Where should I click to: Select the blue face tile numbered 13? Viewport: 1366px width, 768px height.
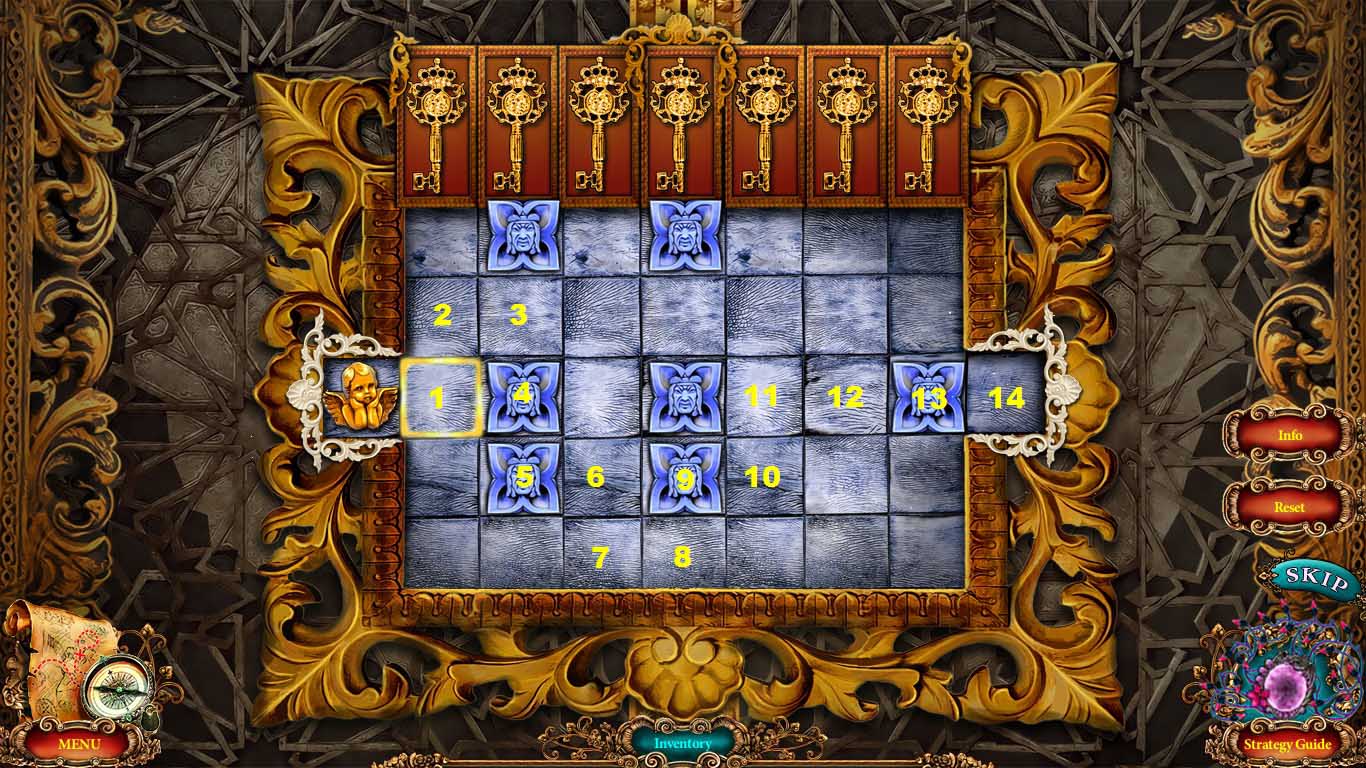[925, 395]
